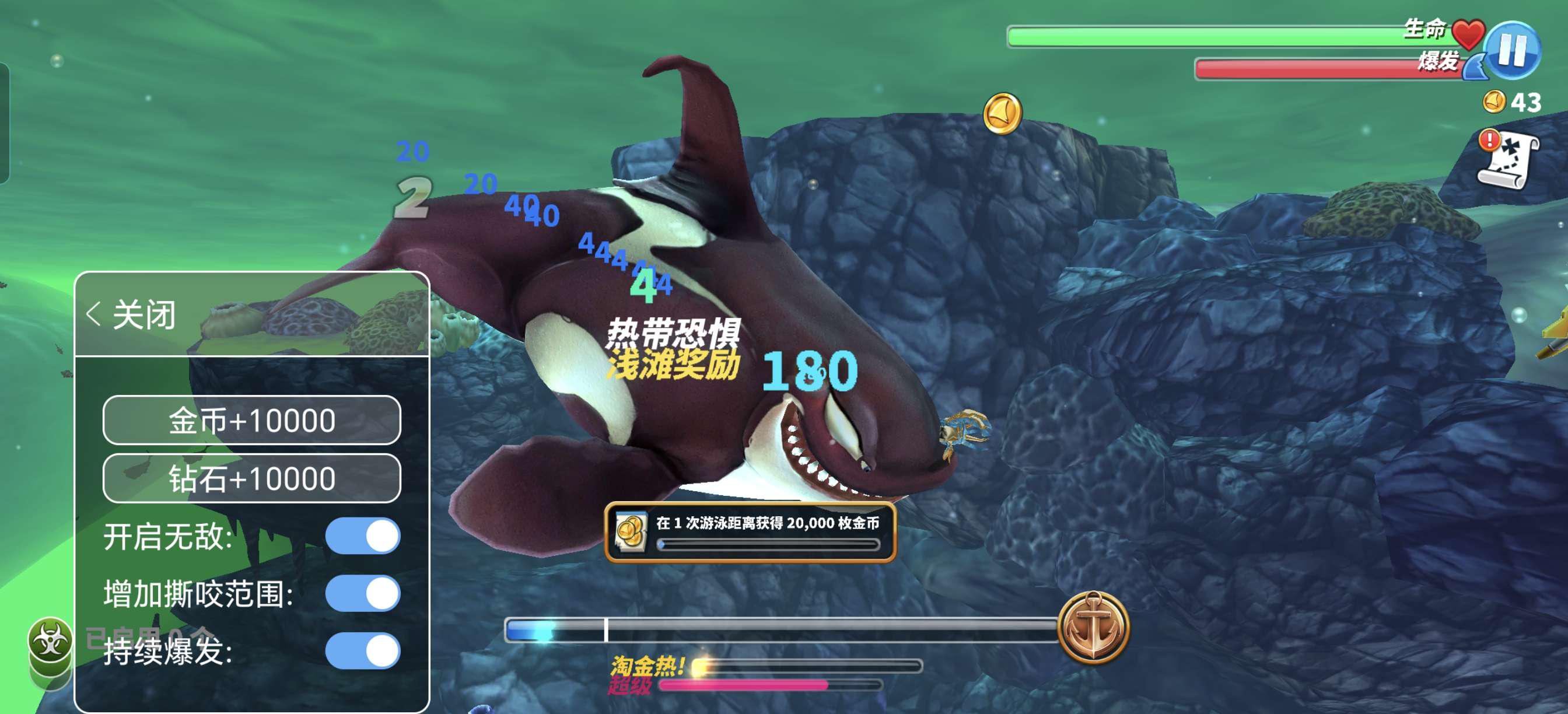Open the 20,000 gold coins mission banner
Screen dimensions: 1568x714
(750, 531)
